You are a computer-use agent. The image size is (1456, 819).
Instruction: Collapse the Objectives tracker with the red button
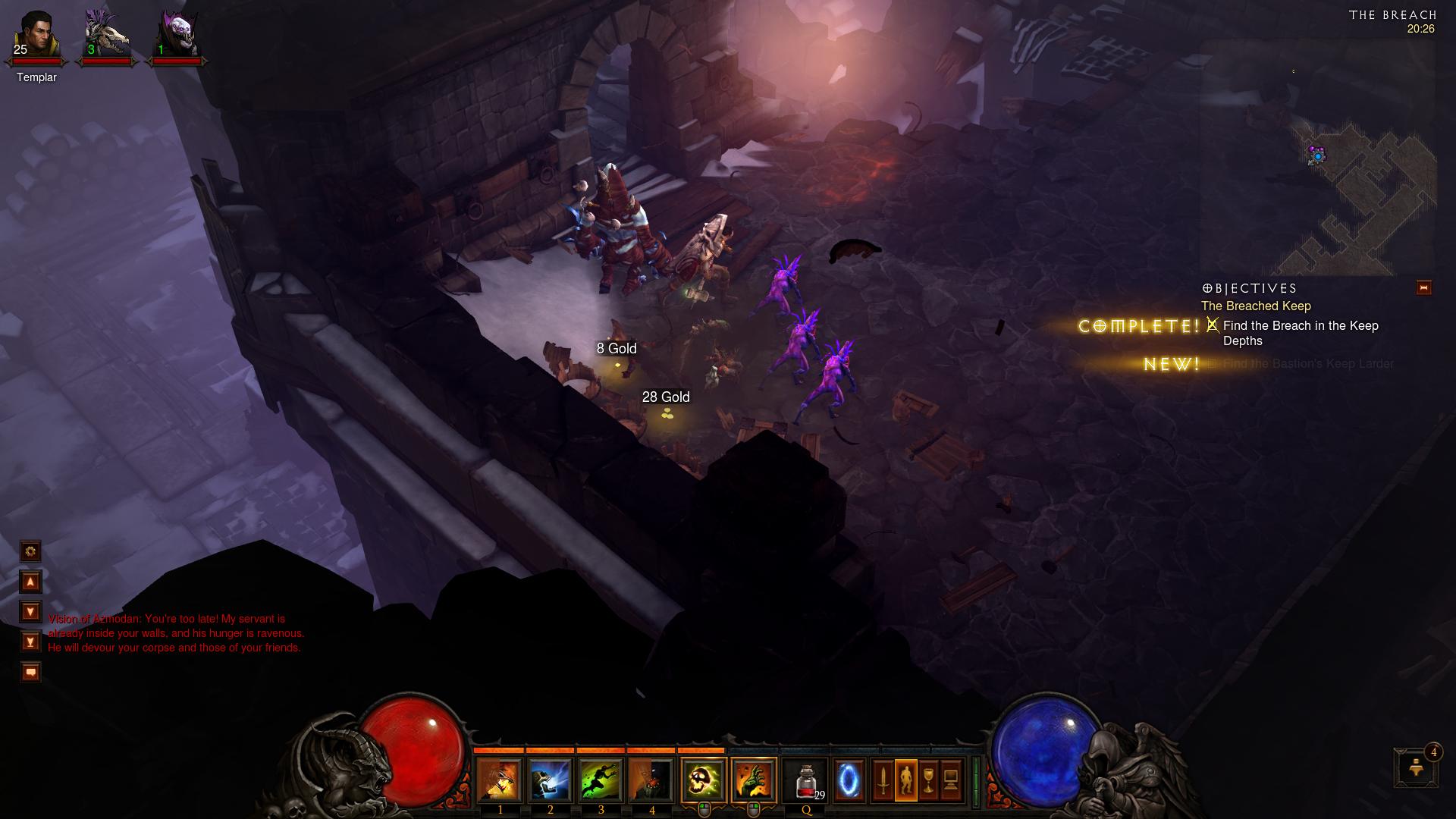1423,287
